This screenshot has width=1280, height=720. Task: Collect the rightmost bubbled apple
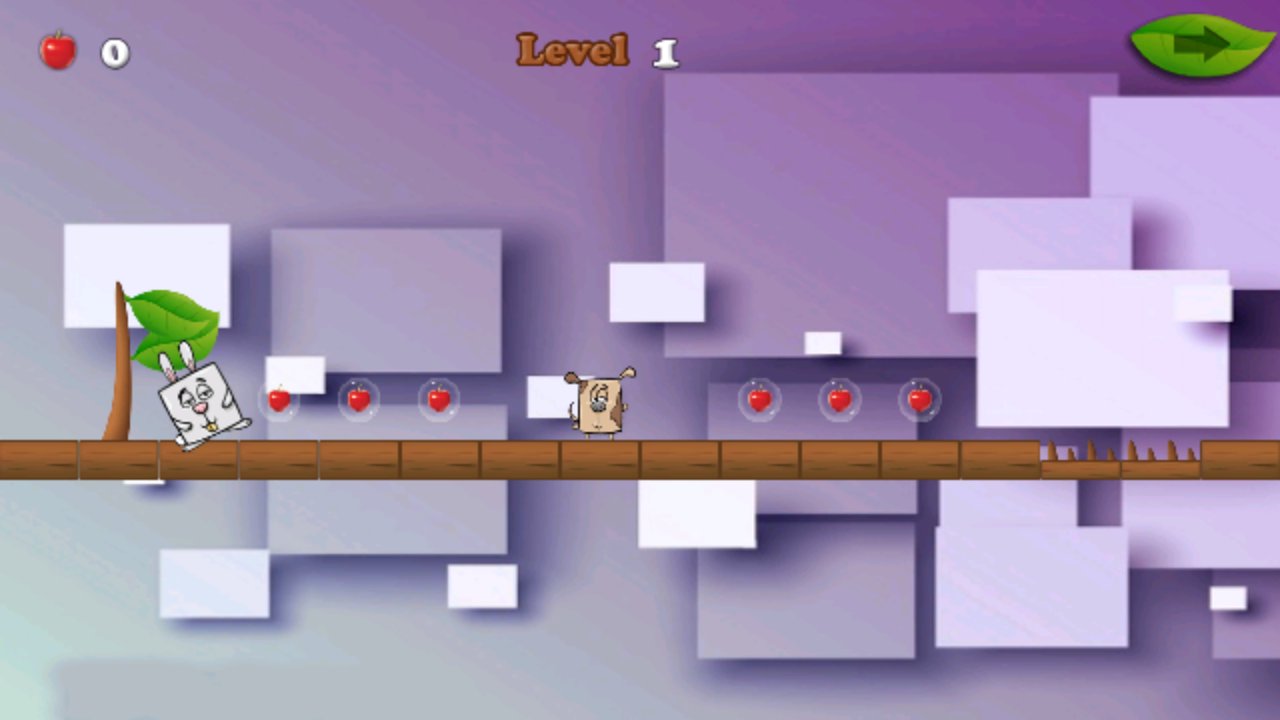tap(918, 400)
